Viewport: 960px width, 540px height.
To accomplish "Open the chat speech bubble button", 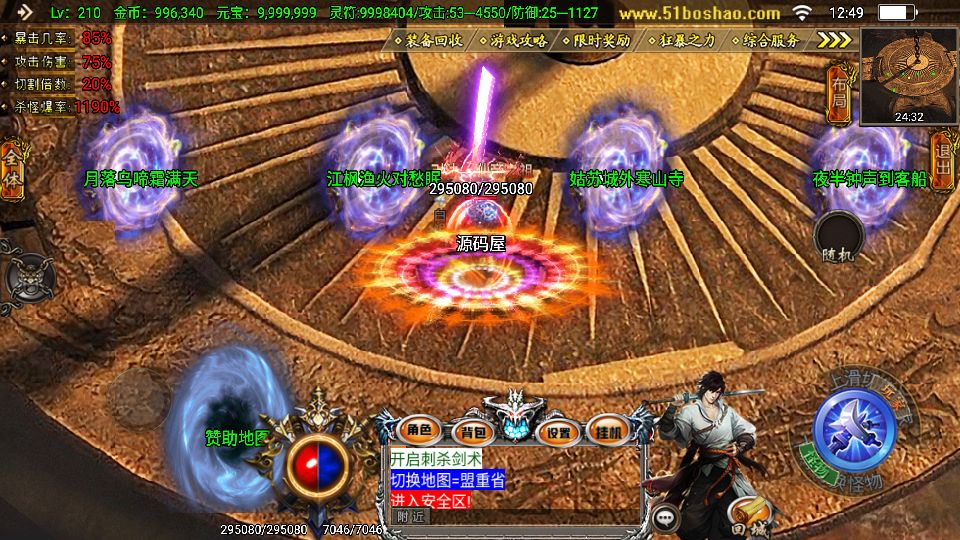I will (x=666, y=518).
